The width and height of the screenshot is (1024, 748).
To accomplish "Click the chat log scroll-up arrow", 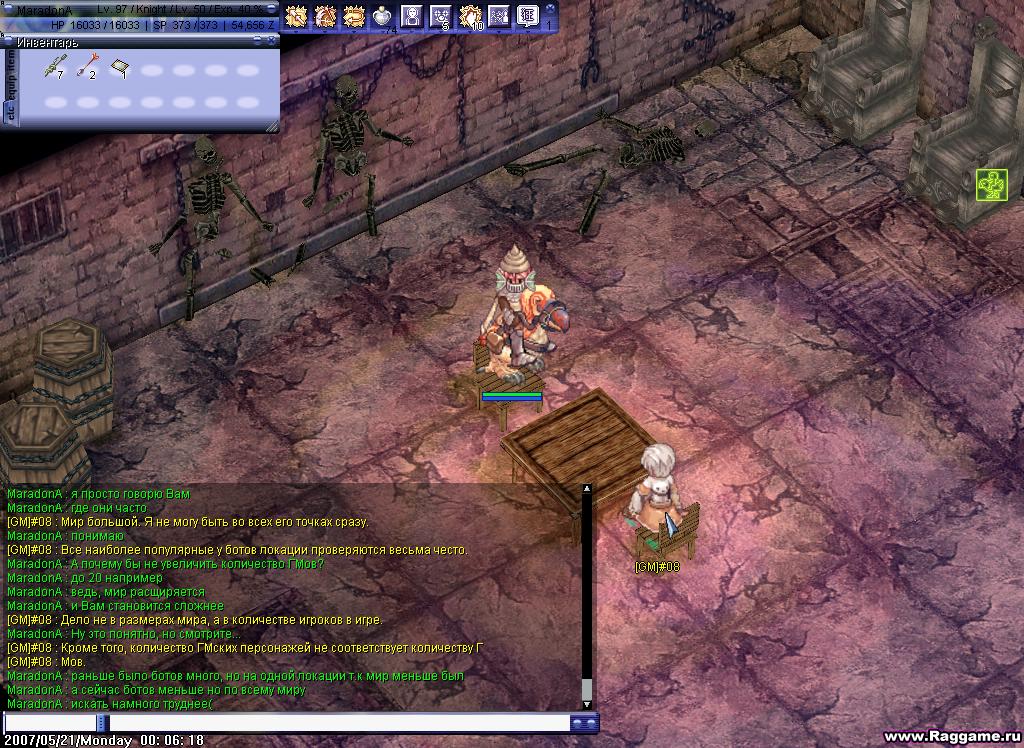I will (x=587, y=490).
